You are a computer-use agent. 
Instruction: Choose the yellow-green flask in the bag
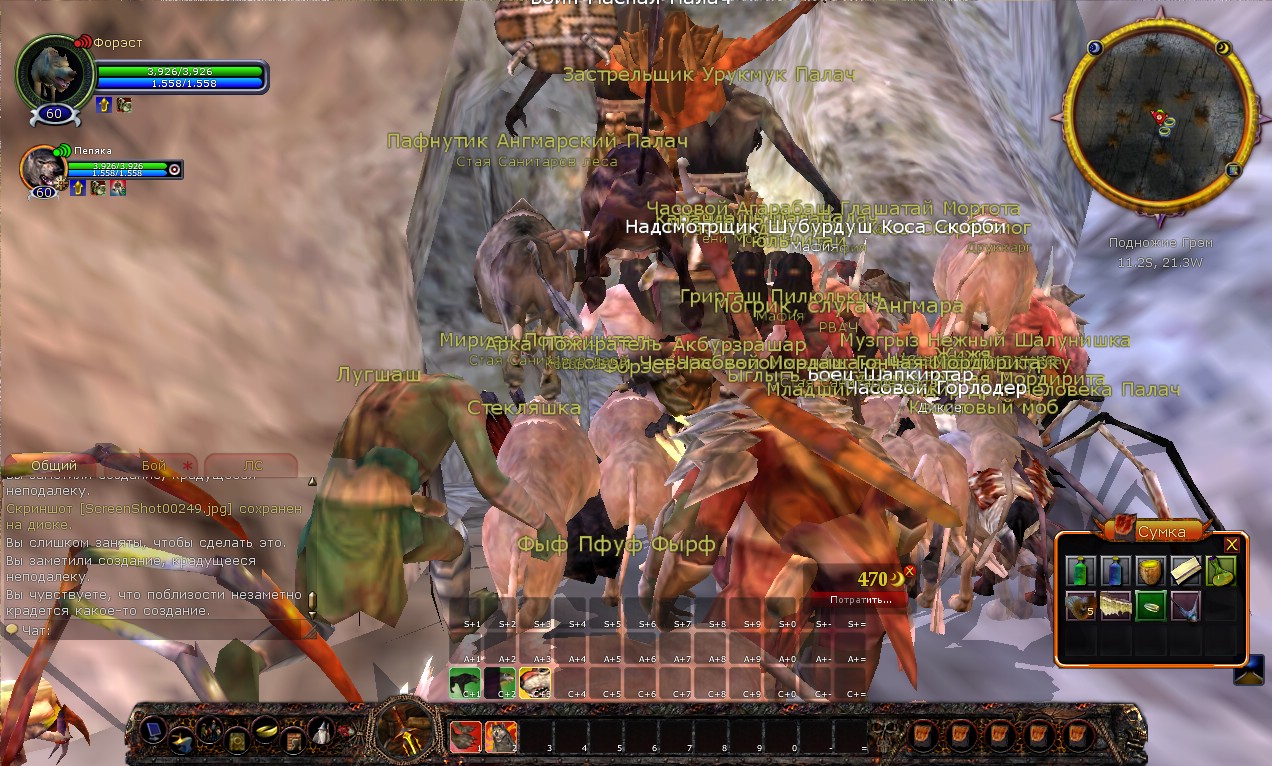click(x=1221, y=571)
